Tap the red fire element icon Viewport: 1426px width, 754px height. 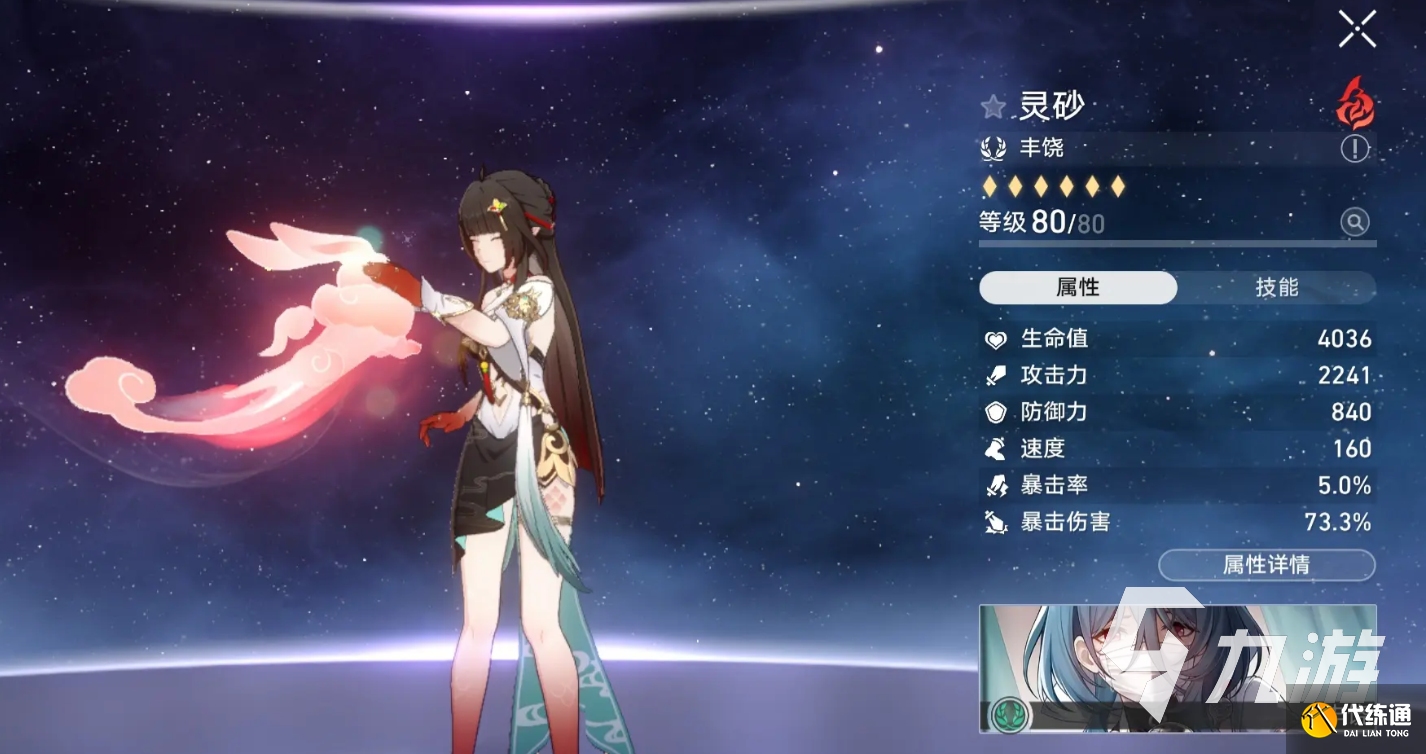tap(1355, 104)
